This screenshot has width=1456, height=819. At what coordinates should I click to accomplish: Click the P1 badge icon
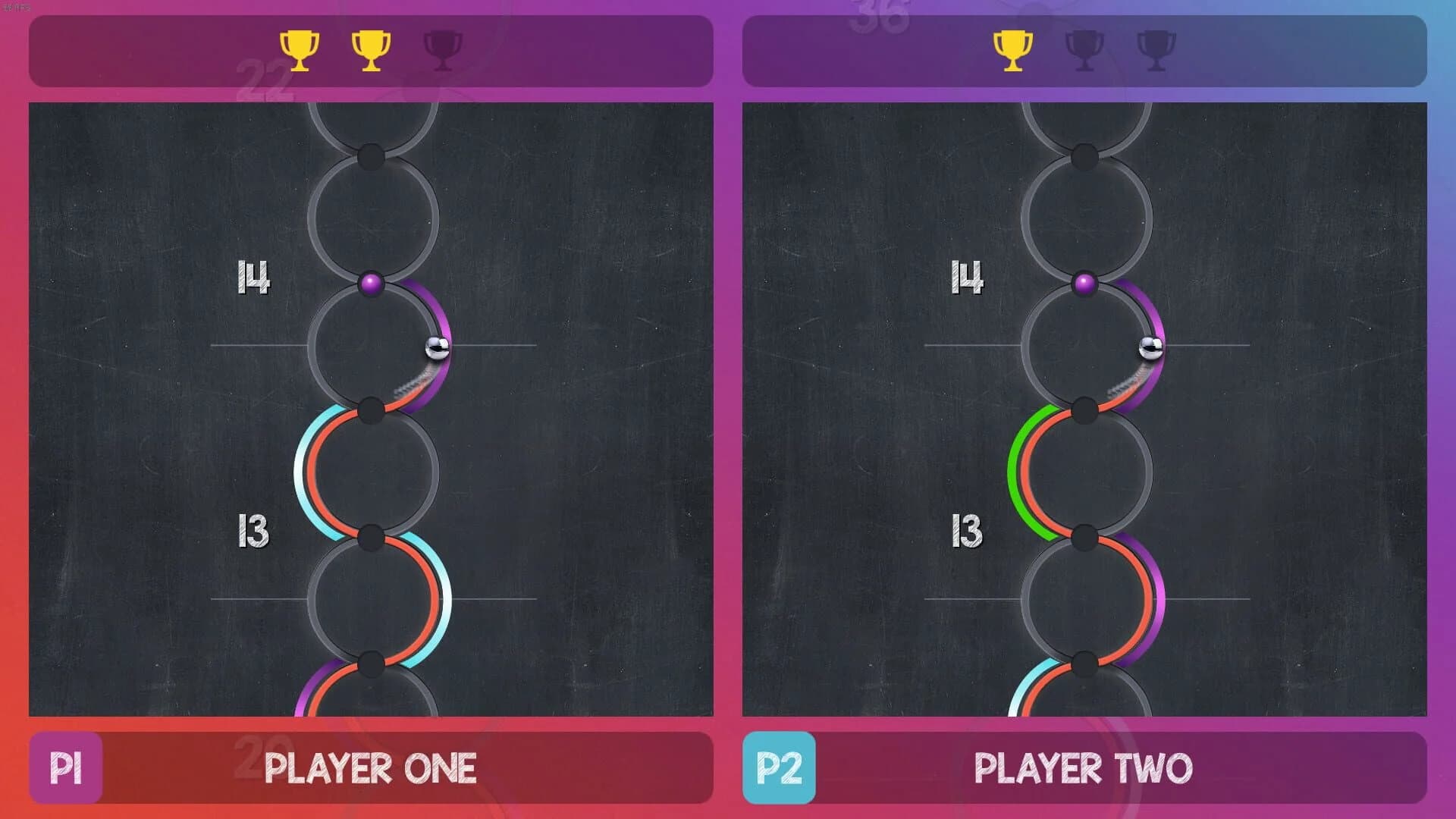(x=67, y=767)
